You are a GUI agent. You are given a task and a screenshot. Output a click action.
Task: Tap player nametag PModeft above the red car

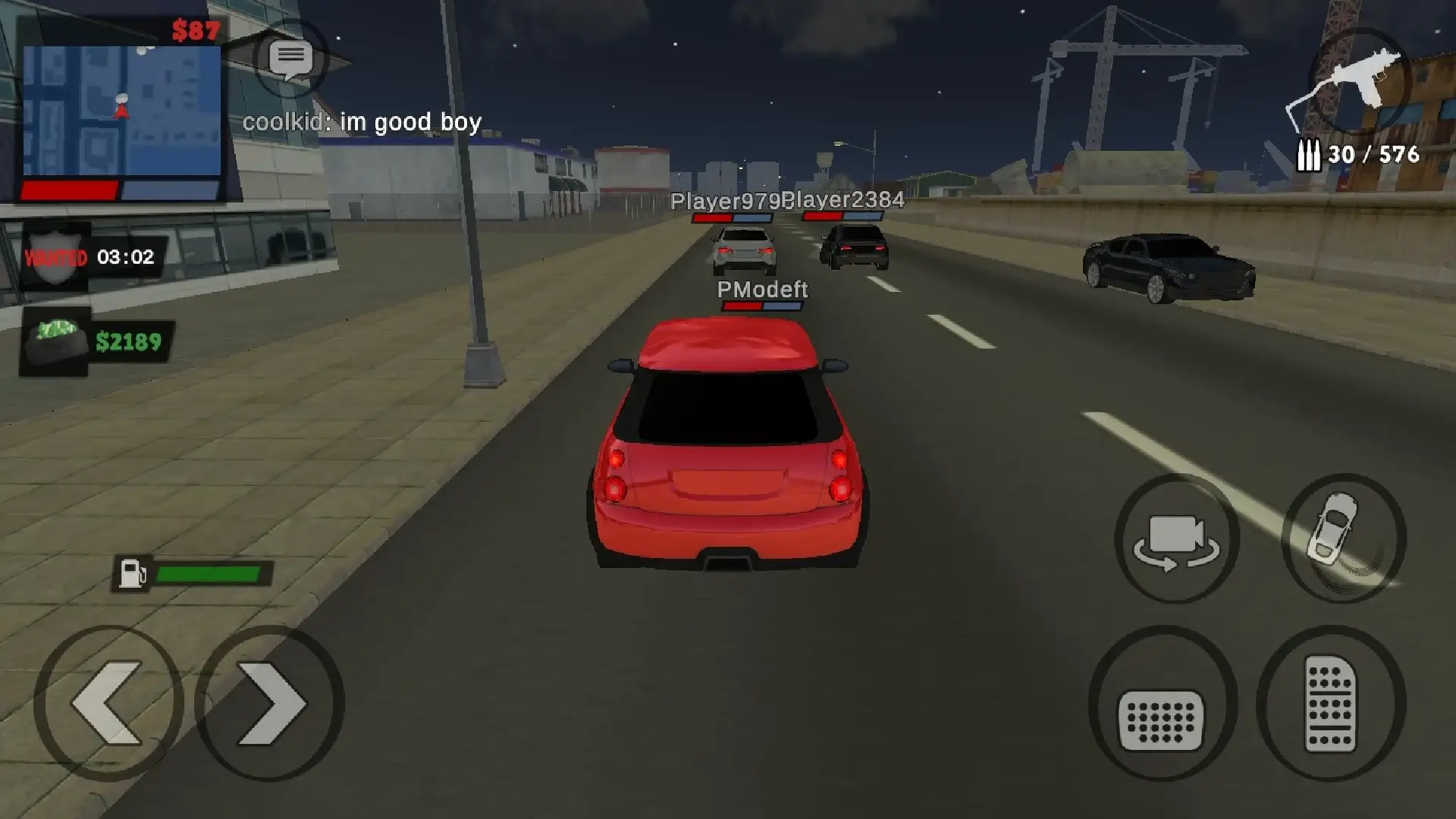pyautogui.click(x=761, y=289)
